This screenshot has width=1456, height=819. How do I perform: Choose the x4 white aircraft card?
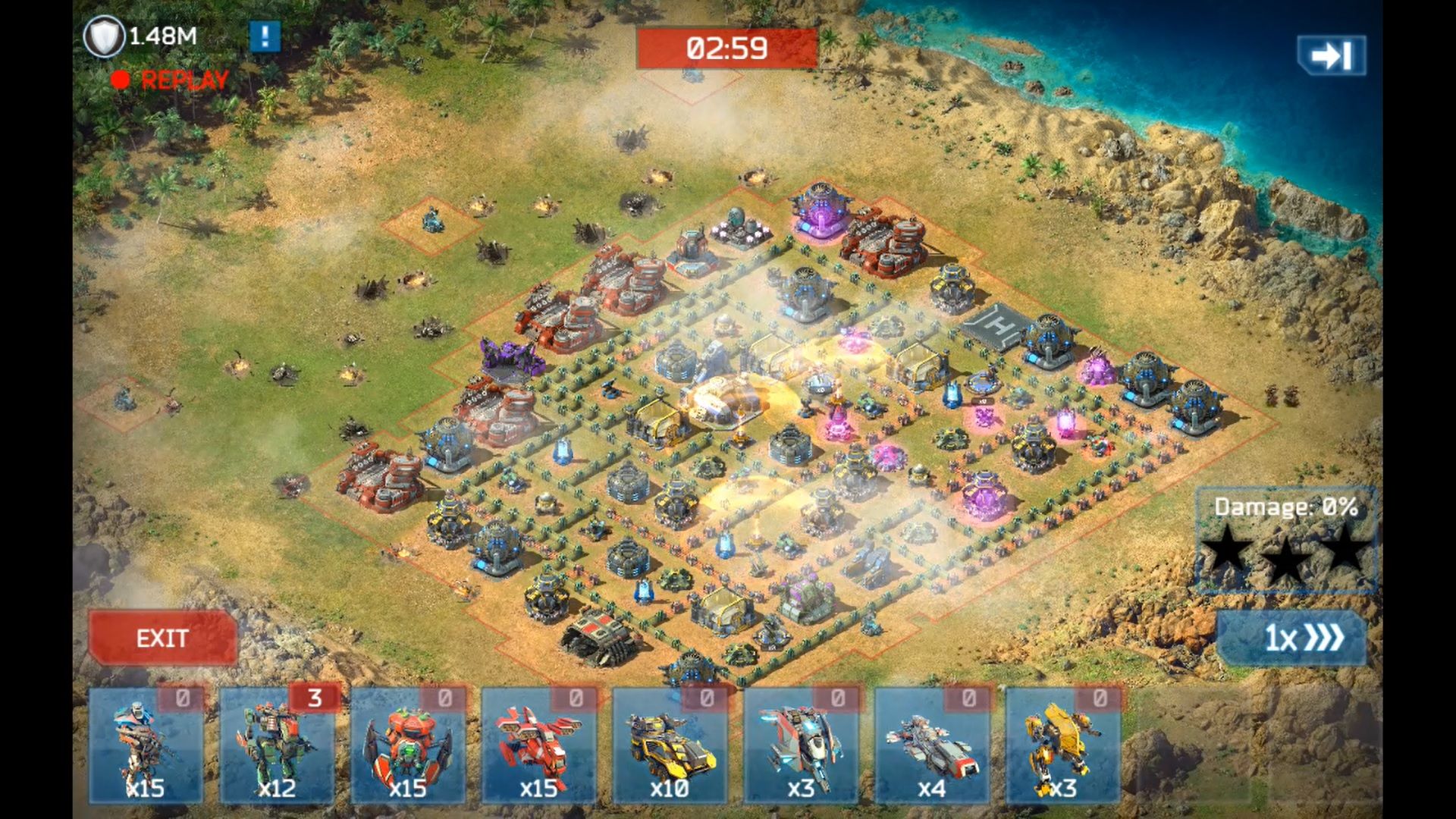932,745
